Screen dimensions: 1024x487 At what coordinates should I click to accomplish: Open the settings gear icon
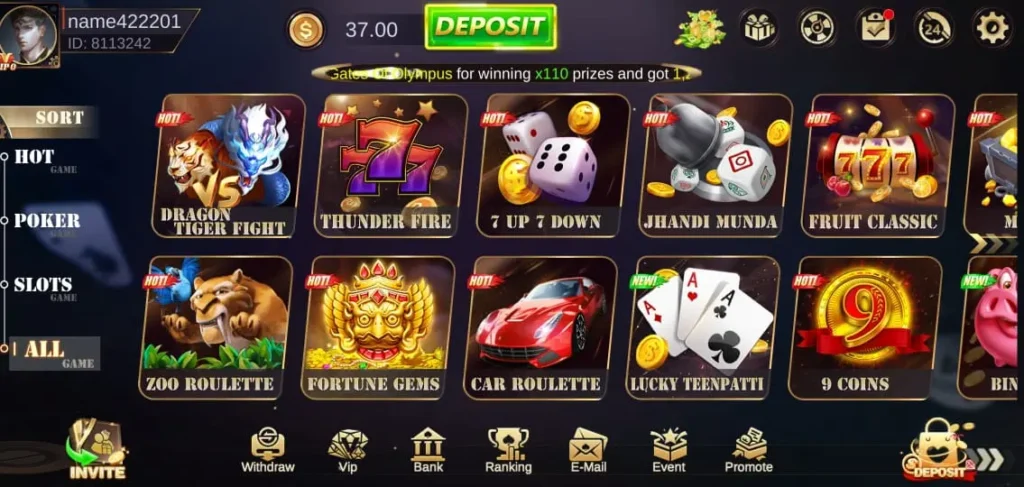point(992,28)
